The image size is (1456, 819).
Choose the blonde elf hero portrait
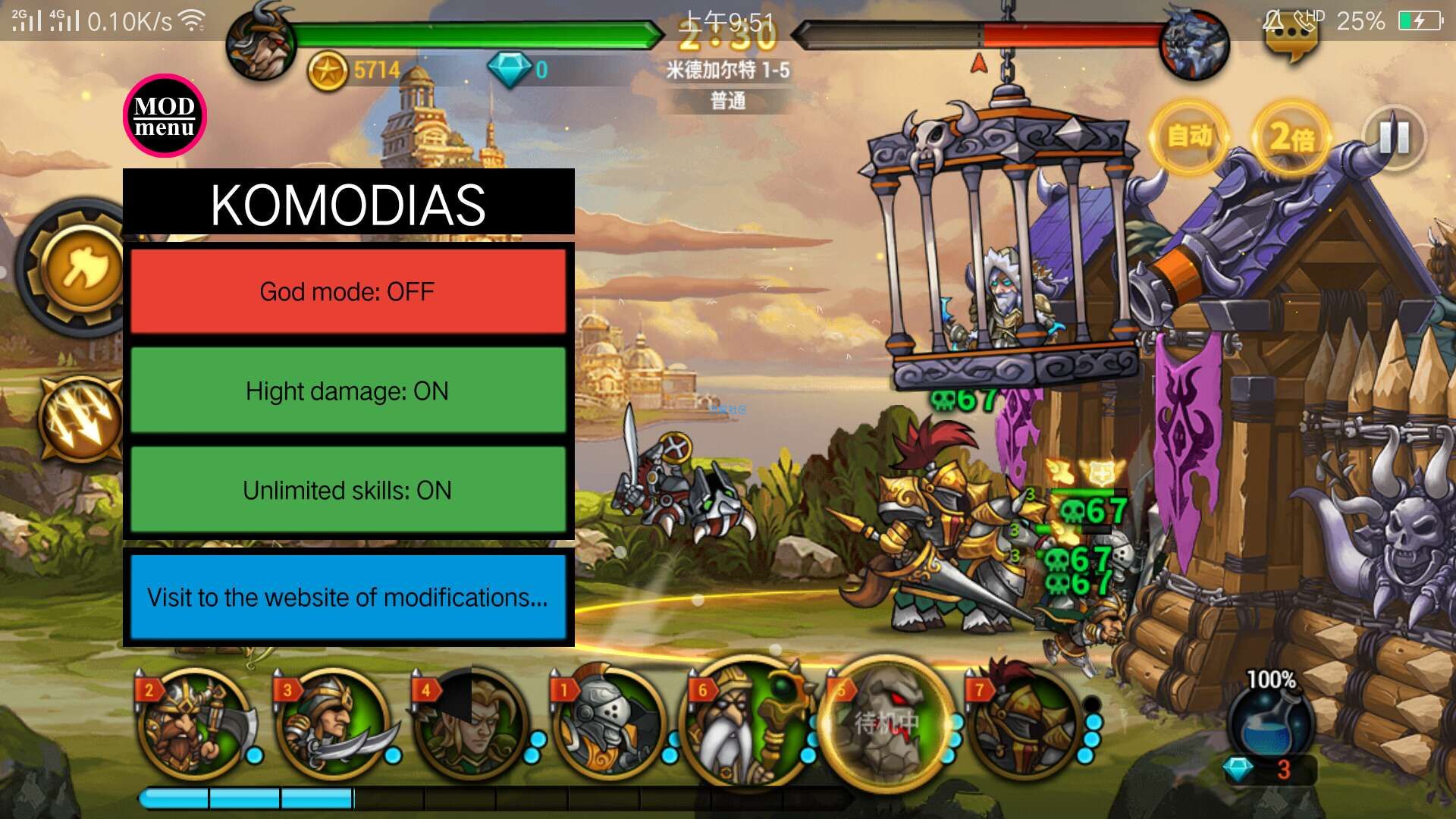(472, 724)
